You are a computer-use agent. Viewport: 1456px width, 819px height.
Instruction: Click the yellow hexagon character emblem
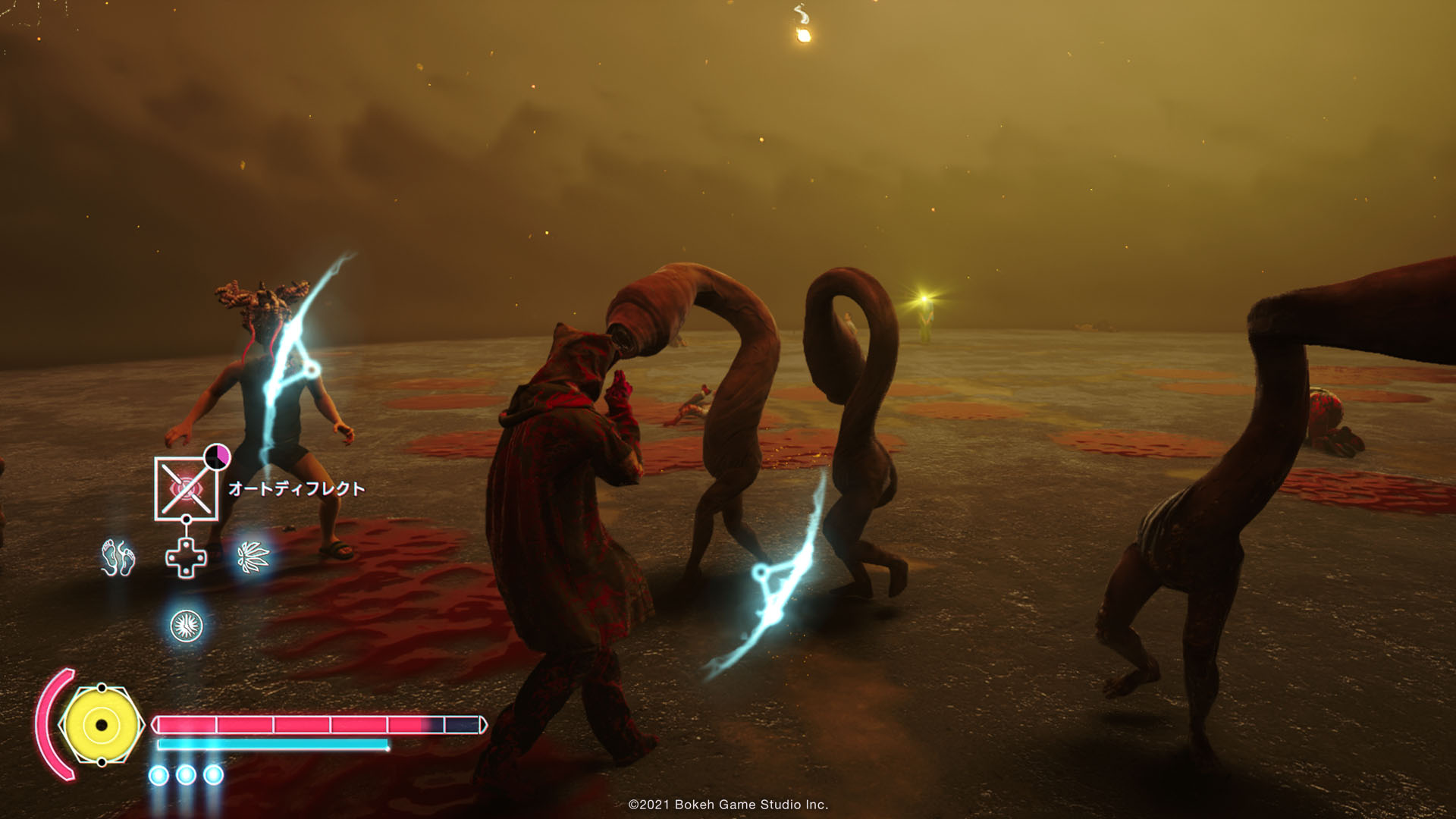101,725
